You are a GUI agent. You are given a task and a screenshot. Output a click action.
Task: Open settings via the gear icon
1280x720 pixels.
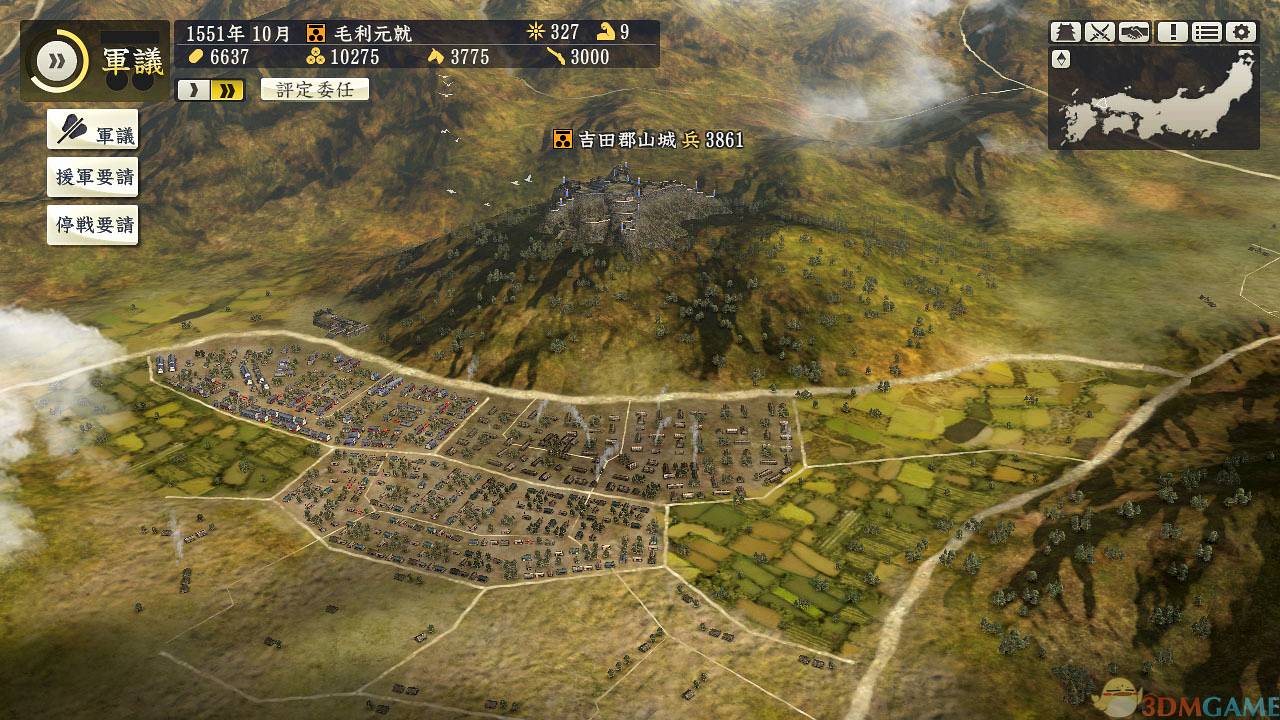pyautogui.click(x=1239, y=31)
